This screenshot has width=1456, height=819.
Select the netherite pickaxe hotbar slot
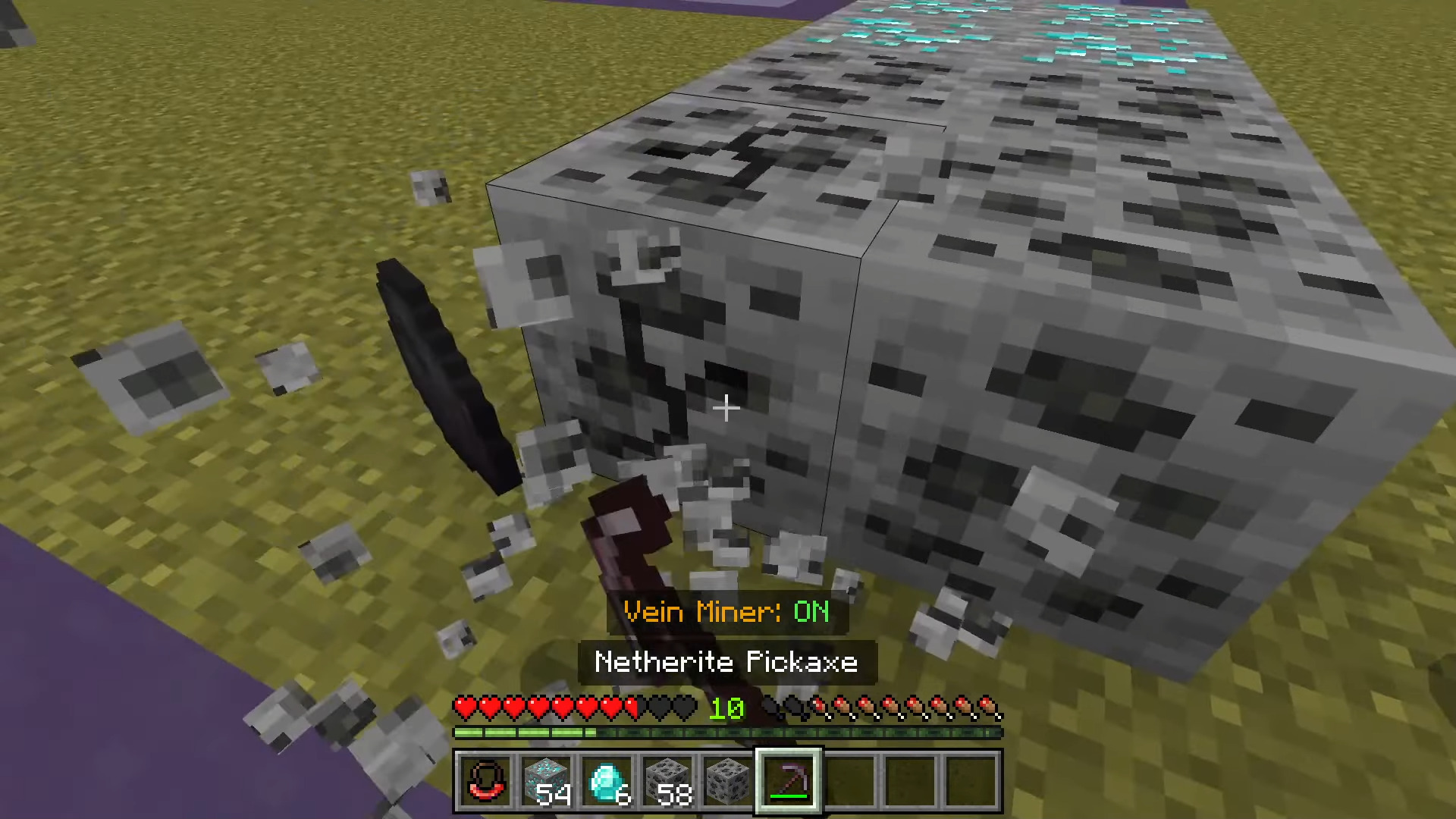click(x=789, y=780)
